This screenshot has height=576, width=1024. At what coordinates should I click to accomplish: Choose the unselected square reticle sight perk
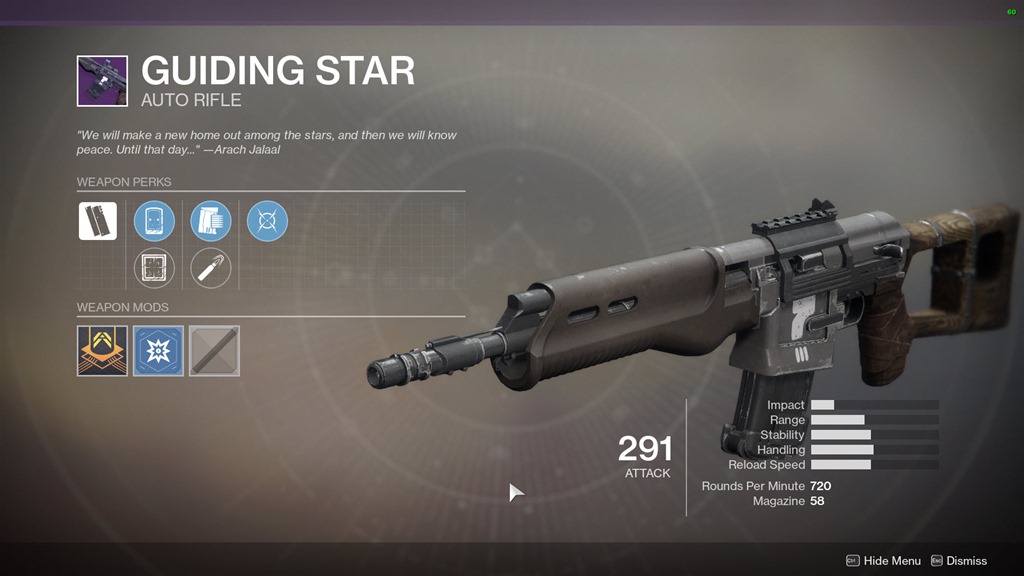154,268
